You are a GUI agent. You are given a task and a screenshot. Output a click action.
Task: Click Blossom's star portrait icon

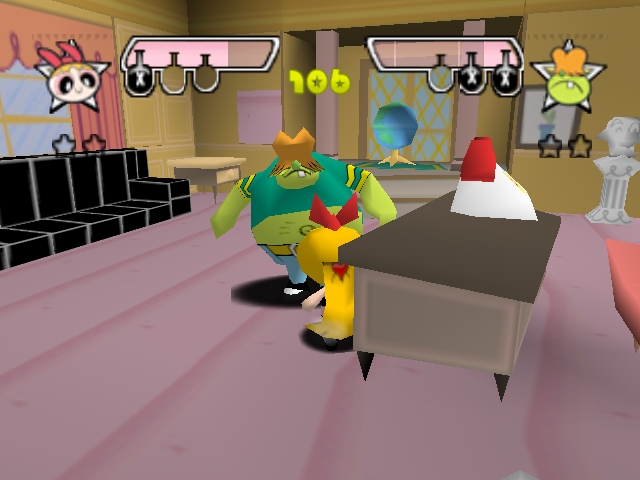pyautogui.click(x=74, y=77)
